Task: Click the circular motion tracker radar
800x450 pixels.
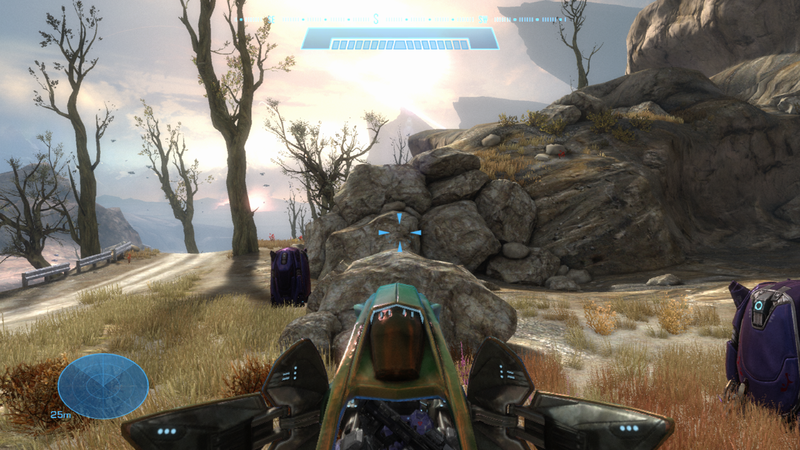Action: coord(103,386)
